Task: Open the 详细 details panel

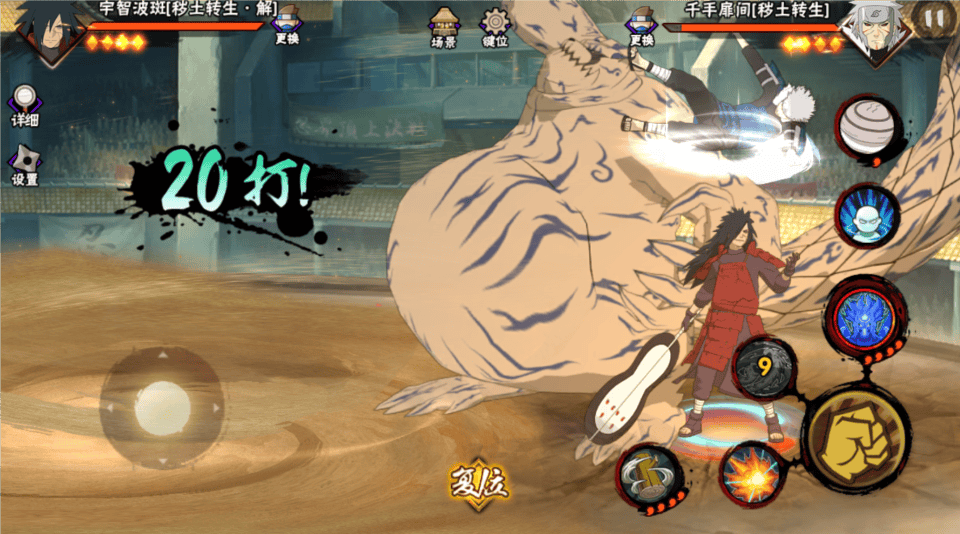Action: click(x=25, y=105)
